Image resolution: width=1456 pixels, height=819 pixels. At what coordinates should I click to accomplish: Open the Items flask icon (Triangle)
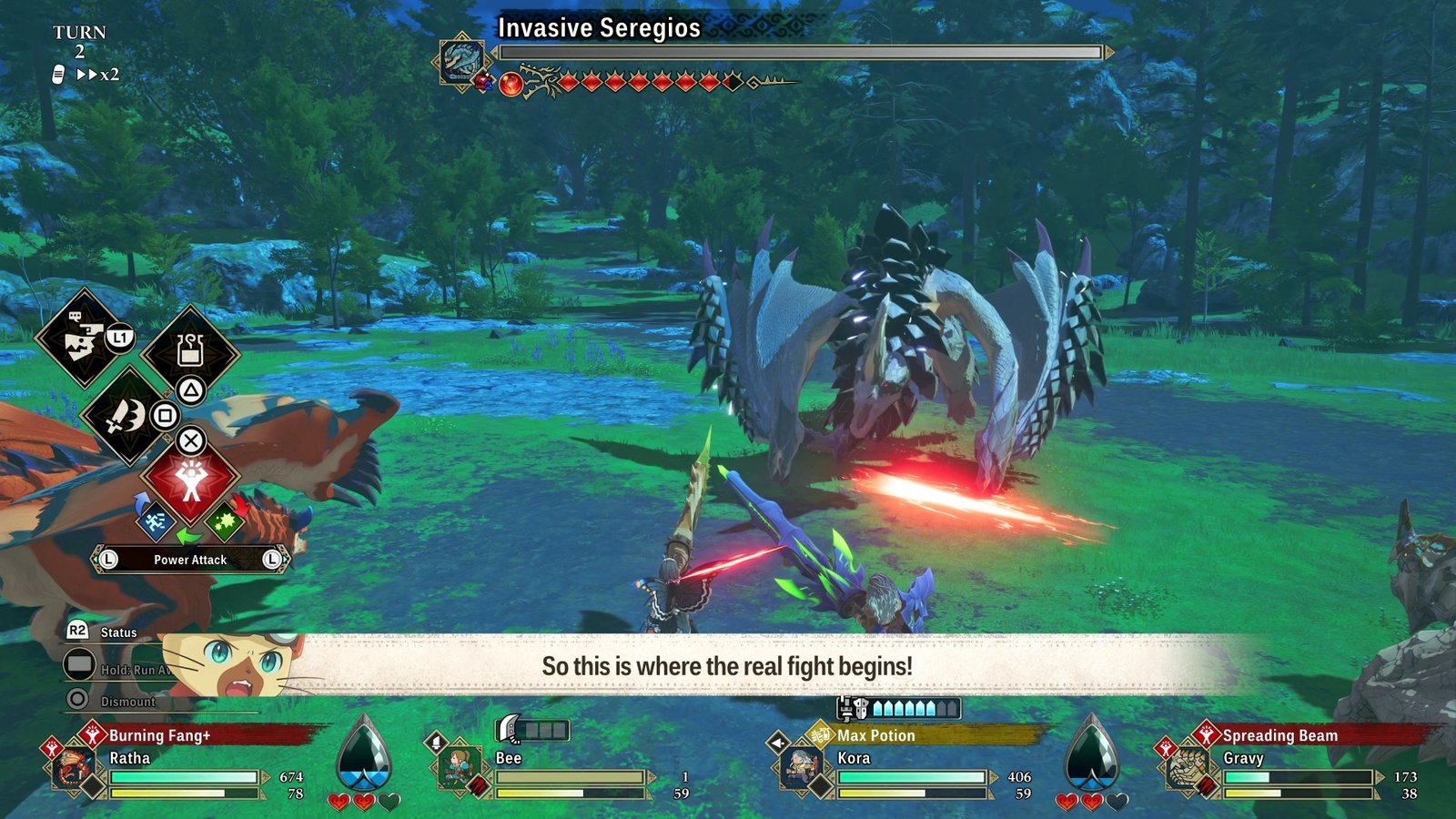point(188,353)
